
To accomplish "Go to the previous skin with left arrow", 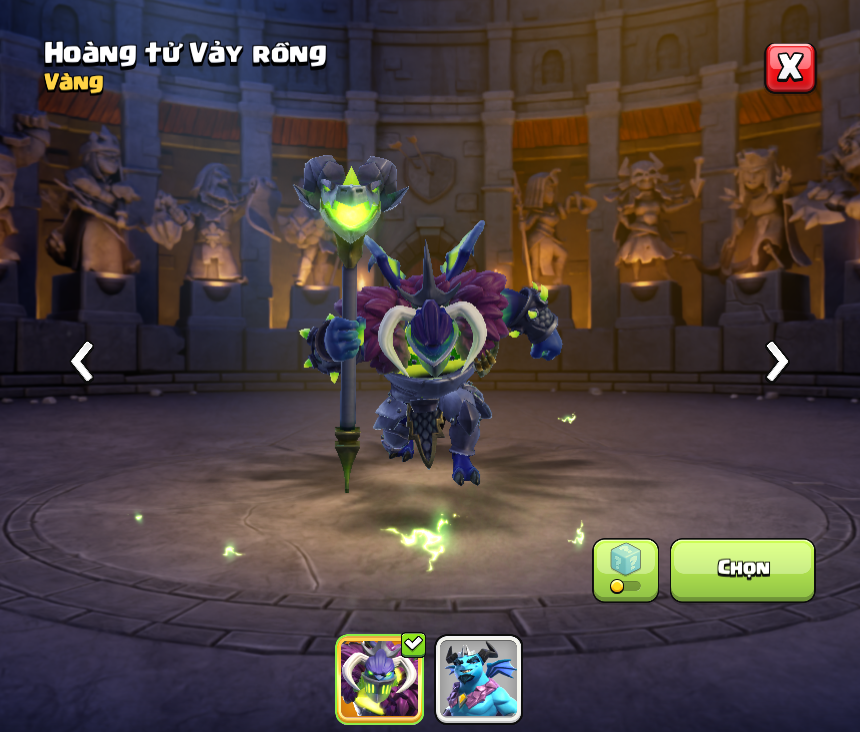I will pos(82,361).
